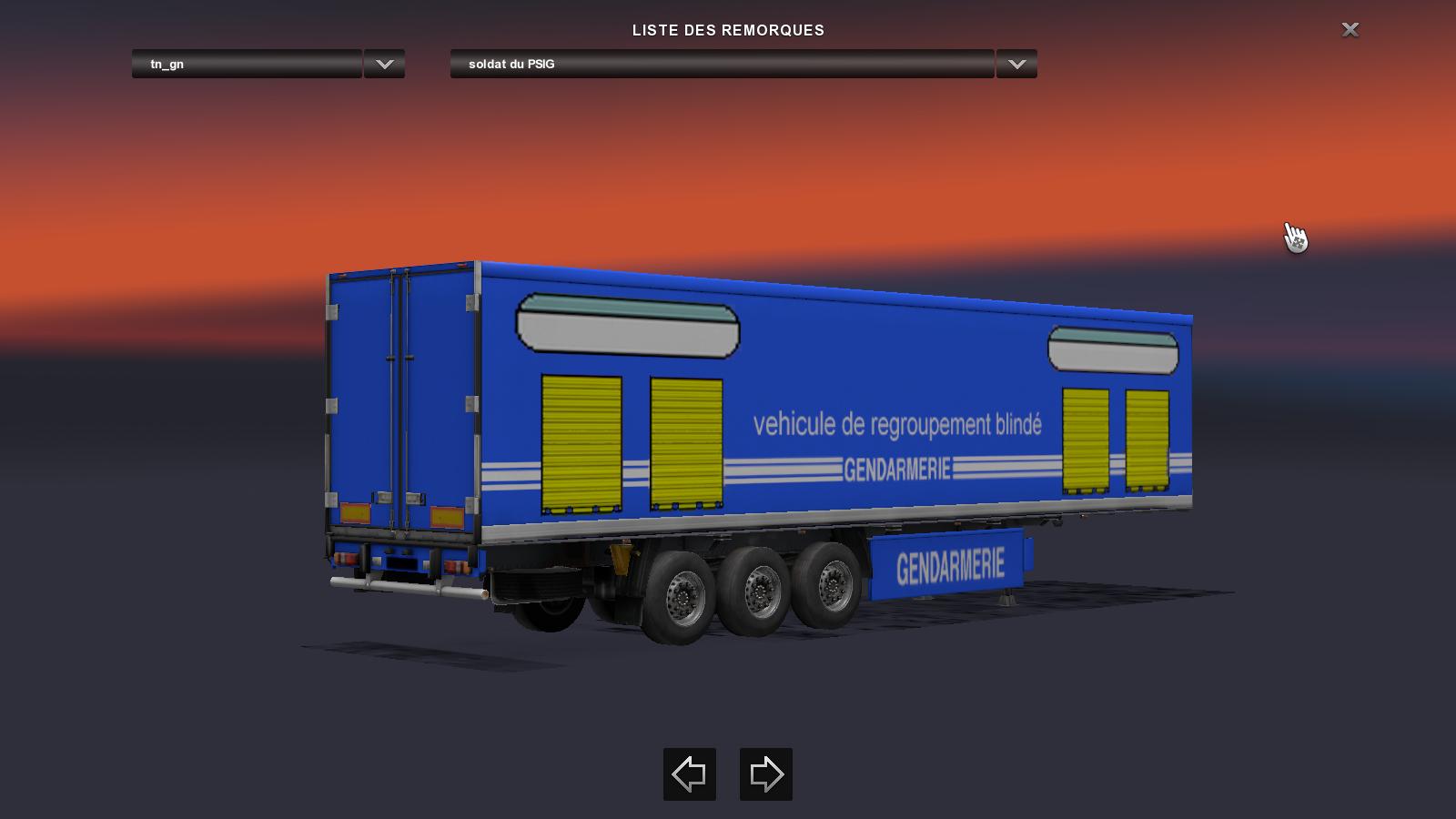The image size is (1456, 819).
Task: Open the tn_gn trailer group dropdown
Action: 247,64
